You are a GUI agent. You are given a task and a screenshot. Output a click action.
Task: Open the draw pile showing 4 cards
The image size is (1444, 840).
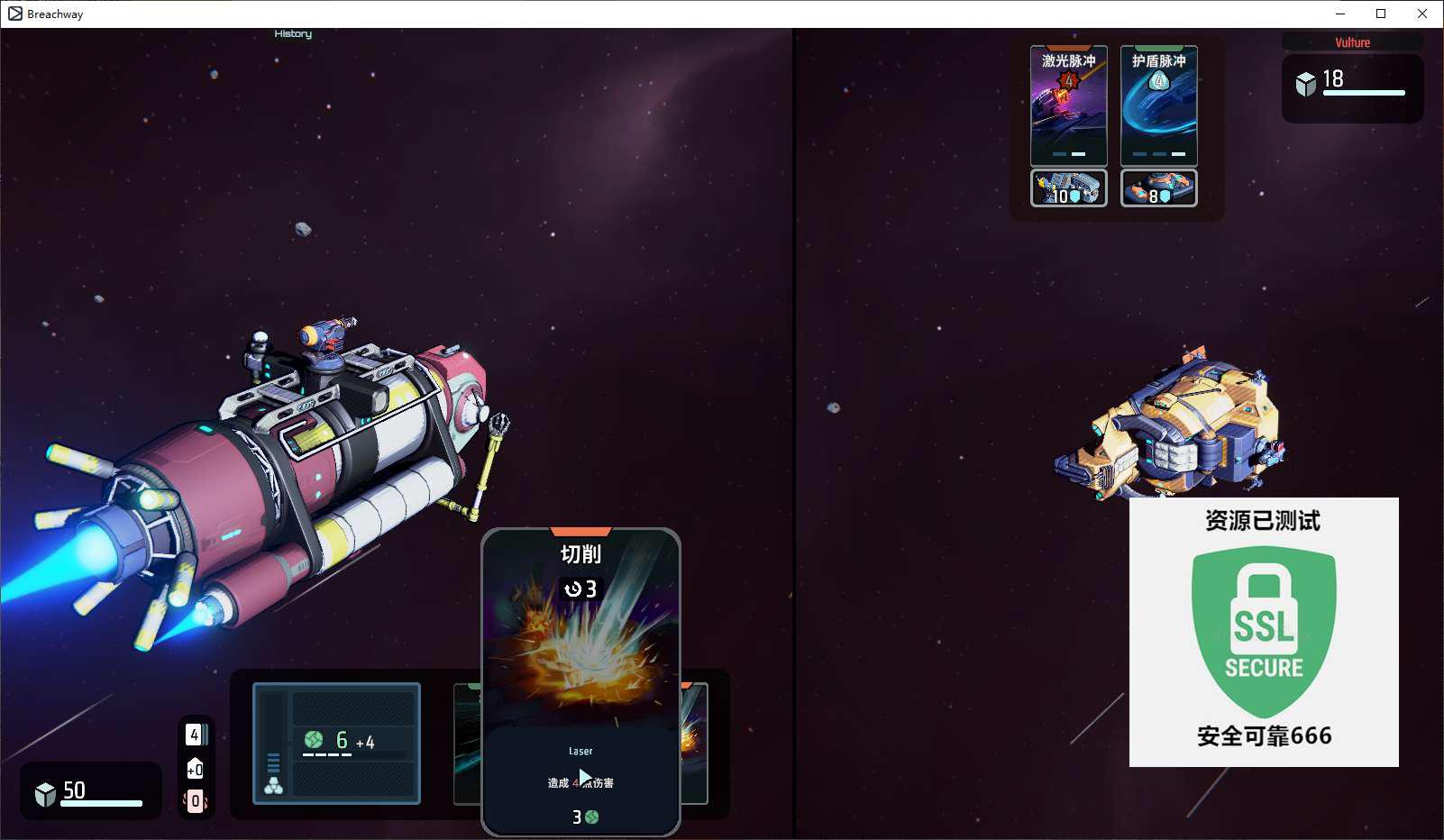pos(195,735)
